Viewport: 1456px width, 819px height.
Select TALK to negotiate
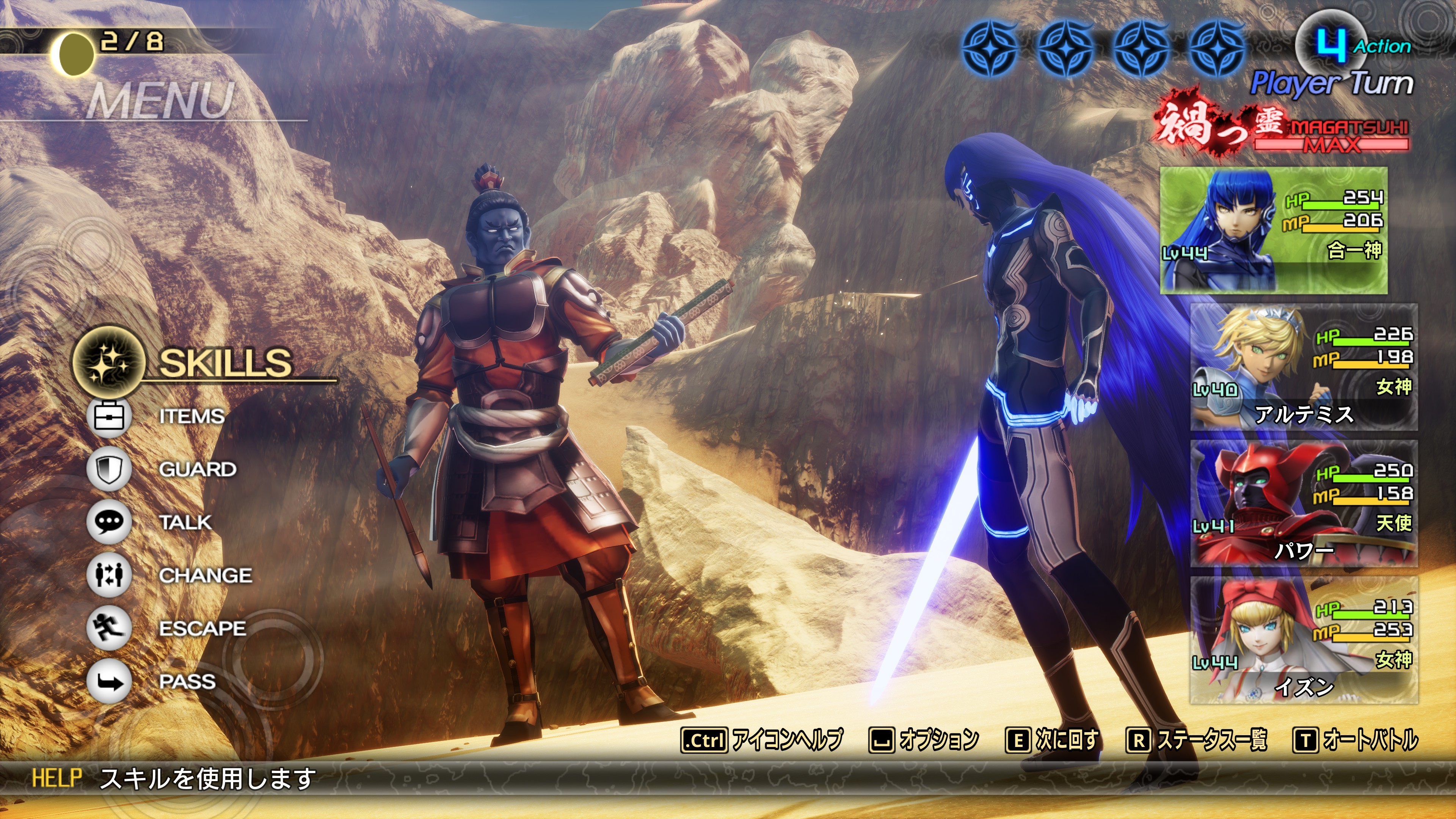click(185, 522)
